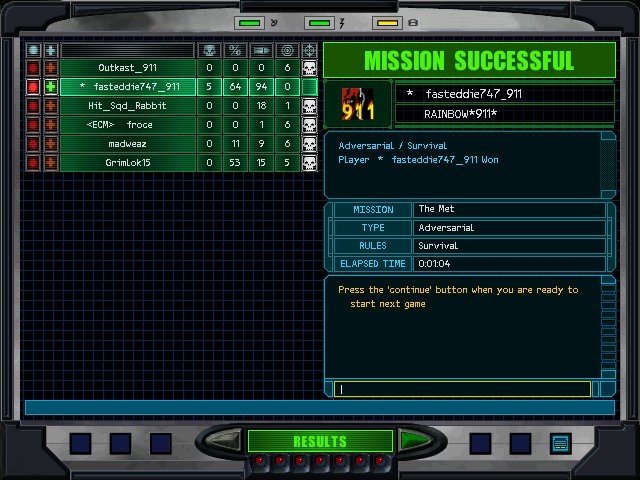This screenshot has width=640, height=480.
Task: Click the player name column header bar
Action: [x=127, y=50]
